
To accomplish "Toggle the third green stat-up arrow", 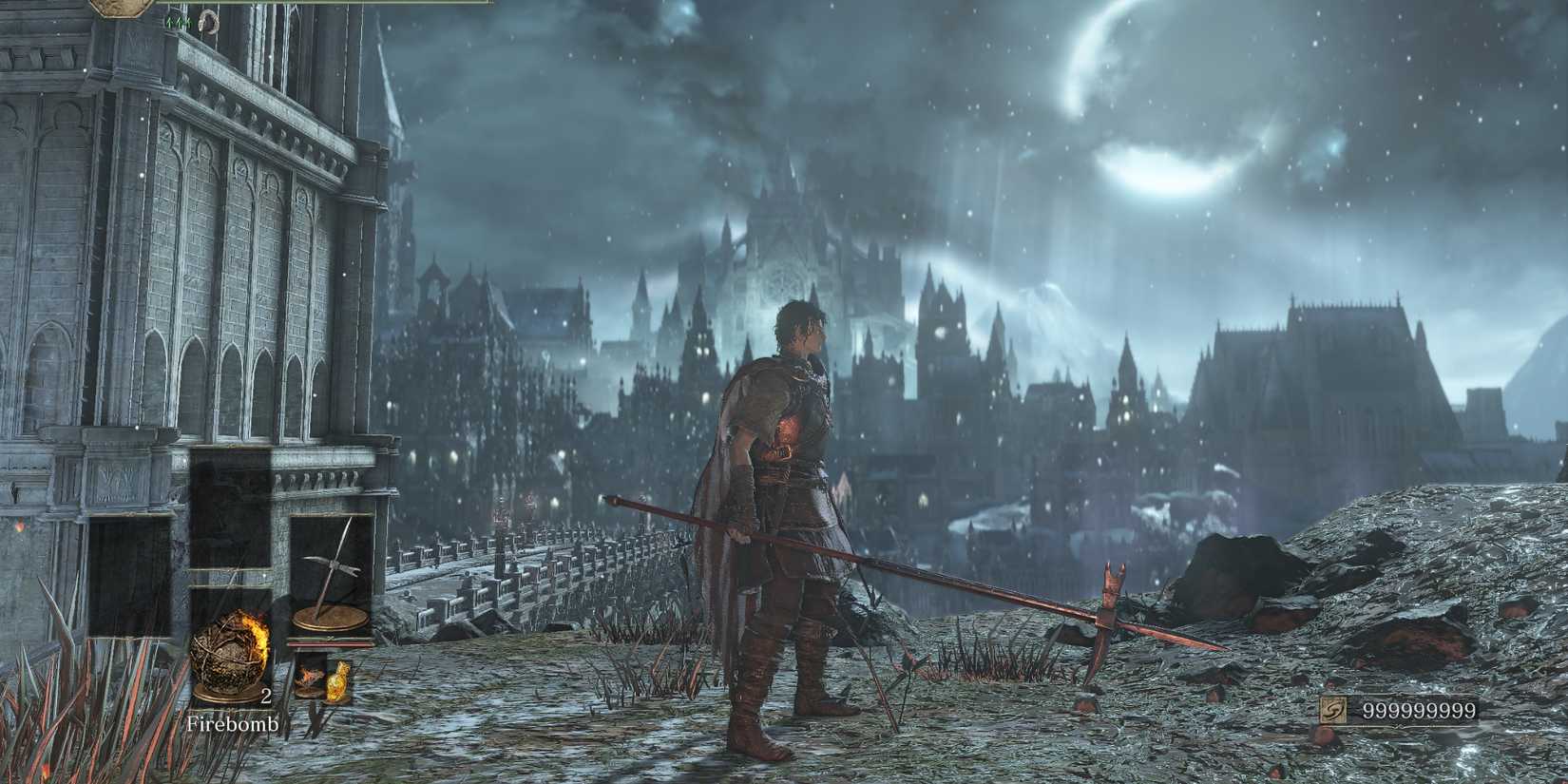I will coord(187,21).
